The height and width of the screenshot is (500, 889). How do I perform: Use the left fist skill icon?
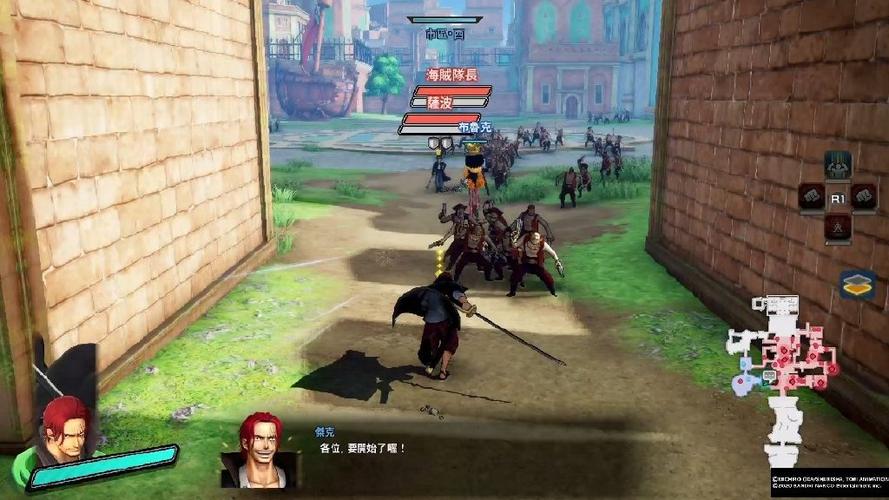coord(811,196)
